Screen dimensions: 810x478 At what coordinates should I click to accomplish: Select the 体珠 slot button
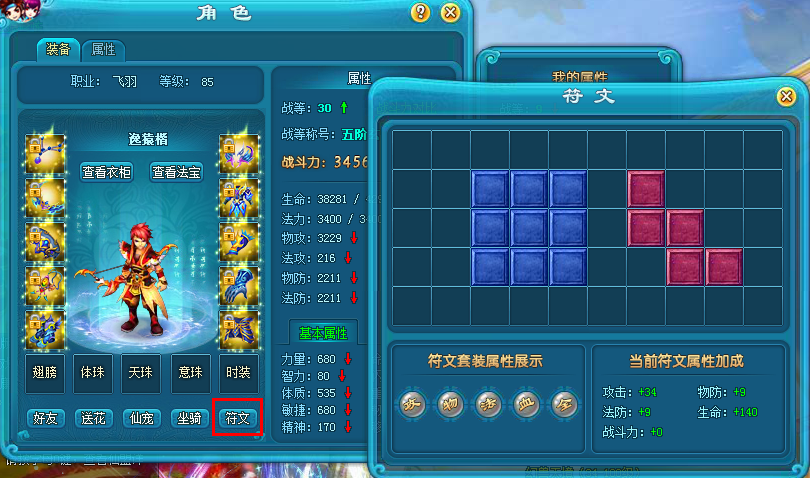[x=92, y=371]
